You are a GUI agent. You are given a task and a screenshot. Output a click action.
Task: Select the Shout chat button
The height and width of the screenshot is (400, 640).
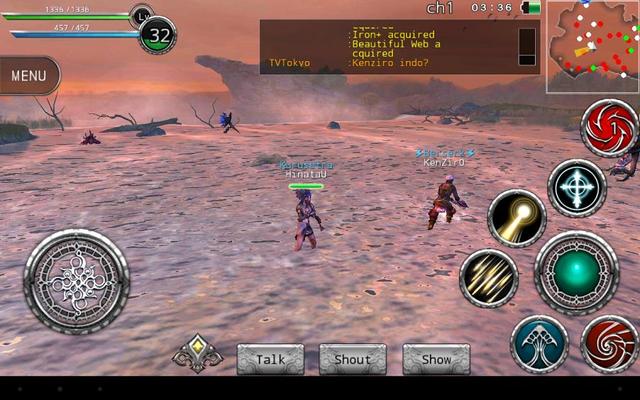pos(352,359)
